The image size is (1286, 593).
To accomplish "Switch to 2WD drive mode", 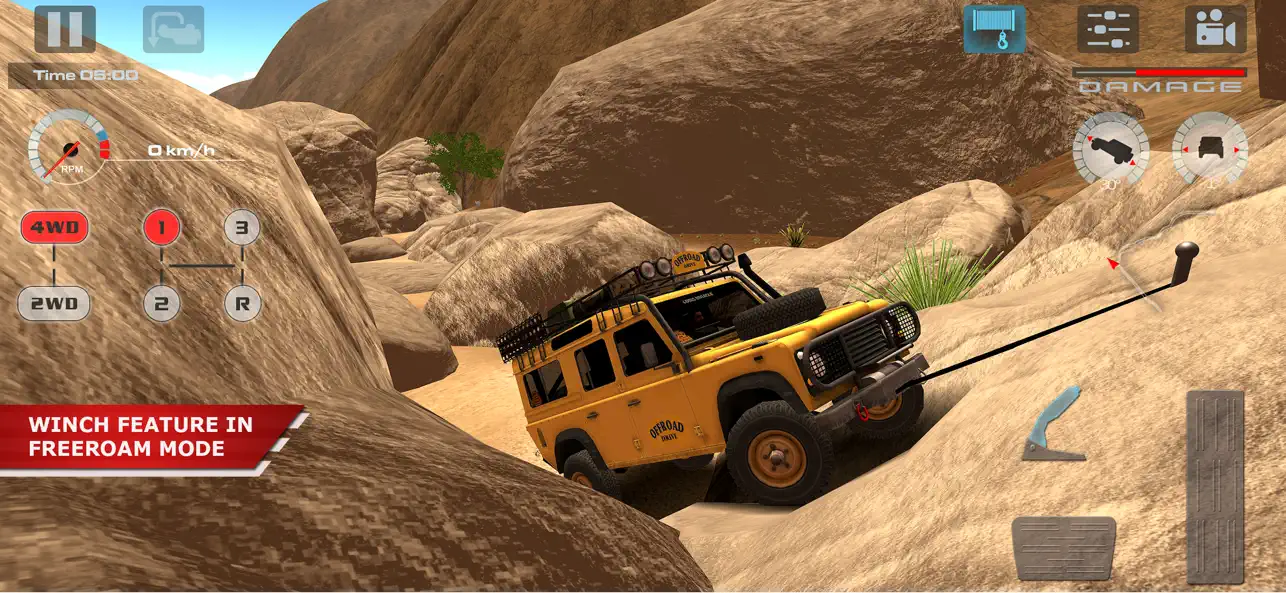I will [54, 303].
